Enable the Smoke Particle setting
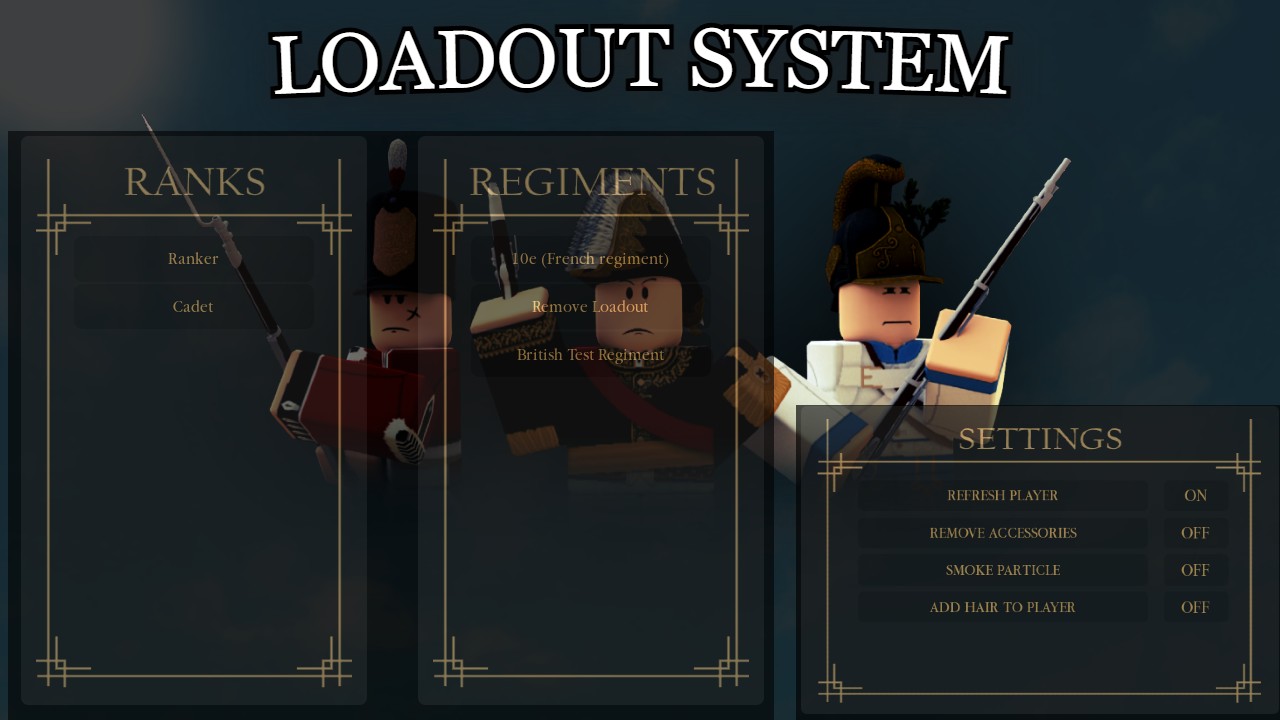The width and height of the screenshot is (1280, 720). pyautogui.click(x=1195, y=570)
